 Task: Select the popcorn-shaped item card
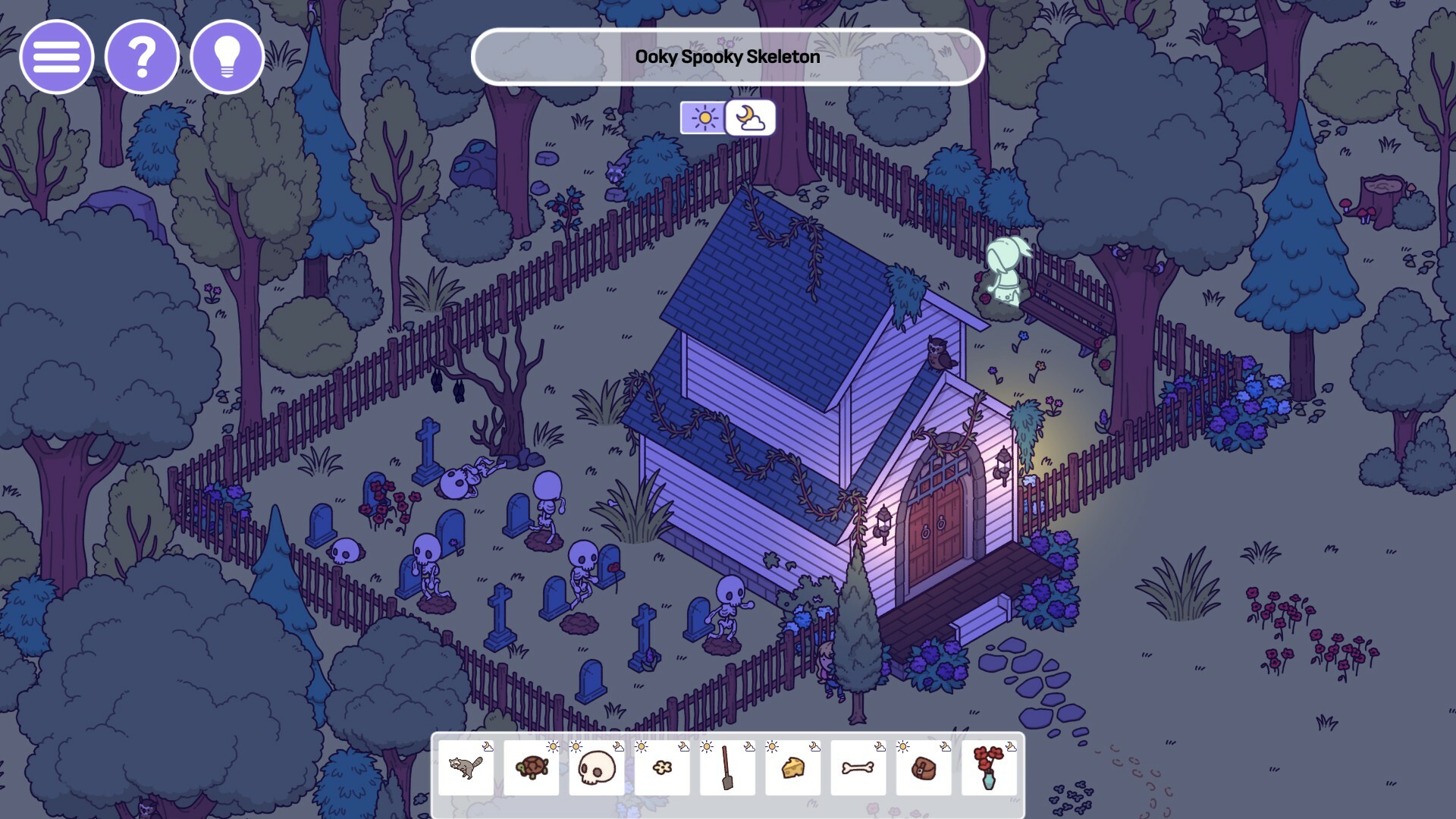661,767
